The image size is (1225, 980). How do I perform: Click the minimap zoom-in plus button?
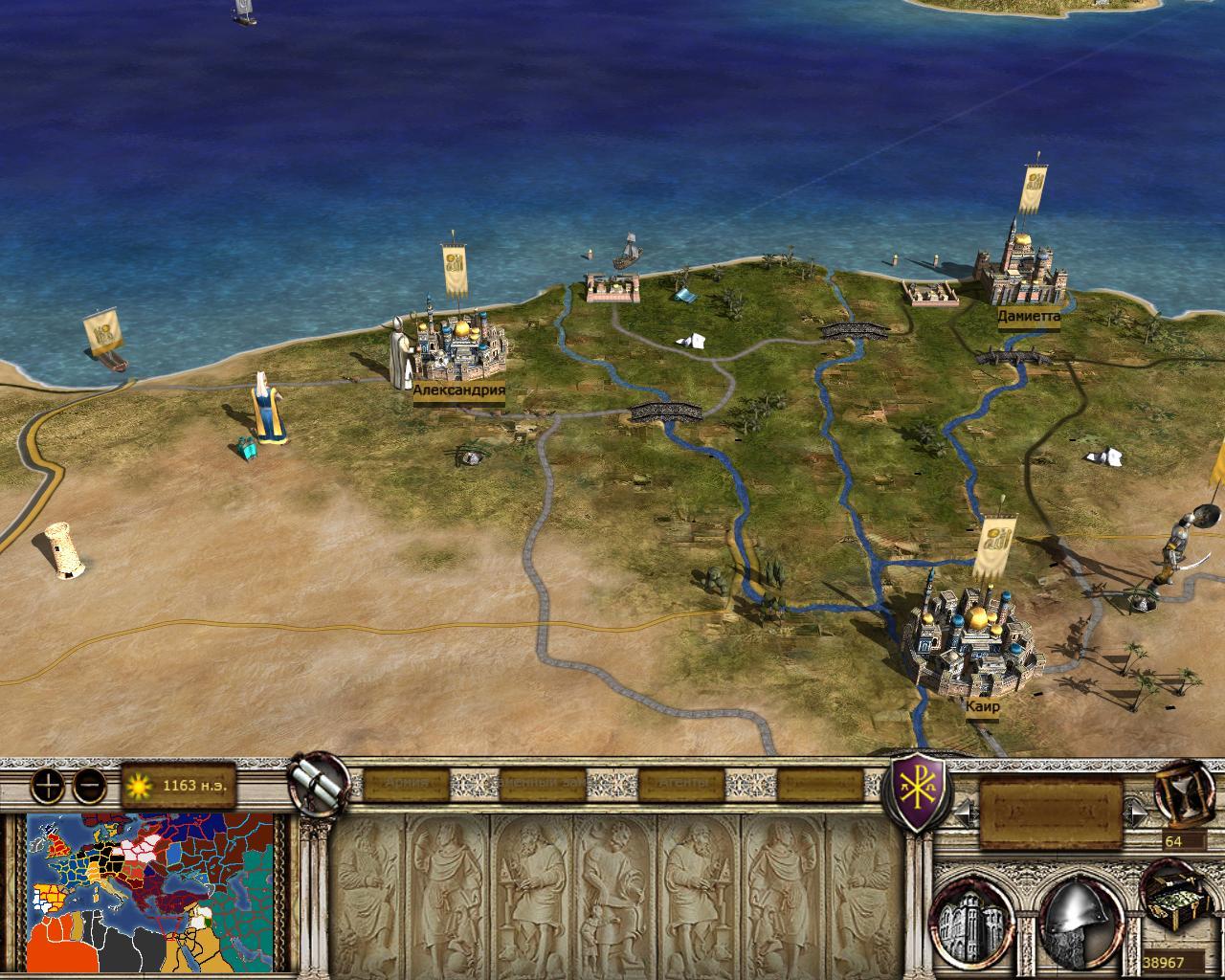47,786
